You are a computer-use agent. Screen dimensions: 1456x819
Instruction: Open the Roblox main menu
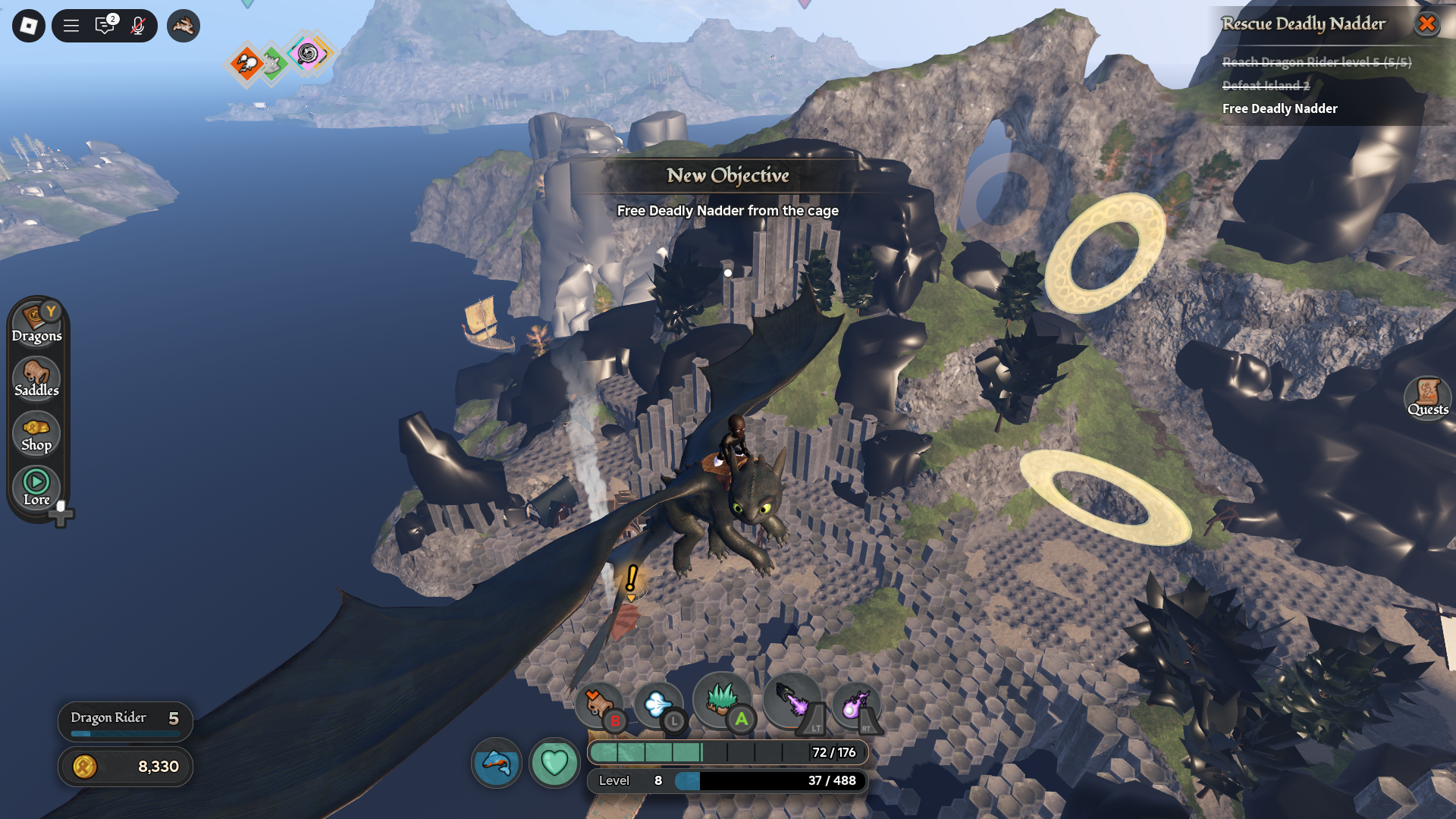29,26
